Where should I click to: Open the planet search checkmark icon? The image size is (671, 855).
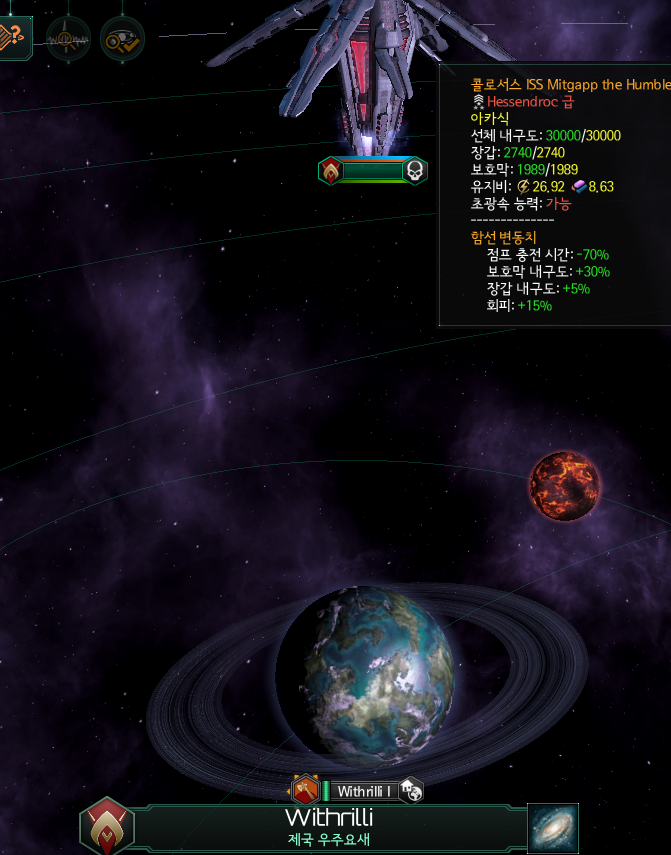coord(122,39)
